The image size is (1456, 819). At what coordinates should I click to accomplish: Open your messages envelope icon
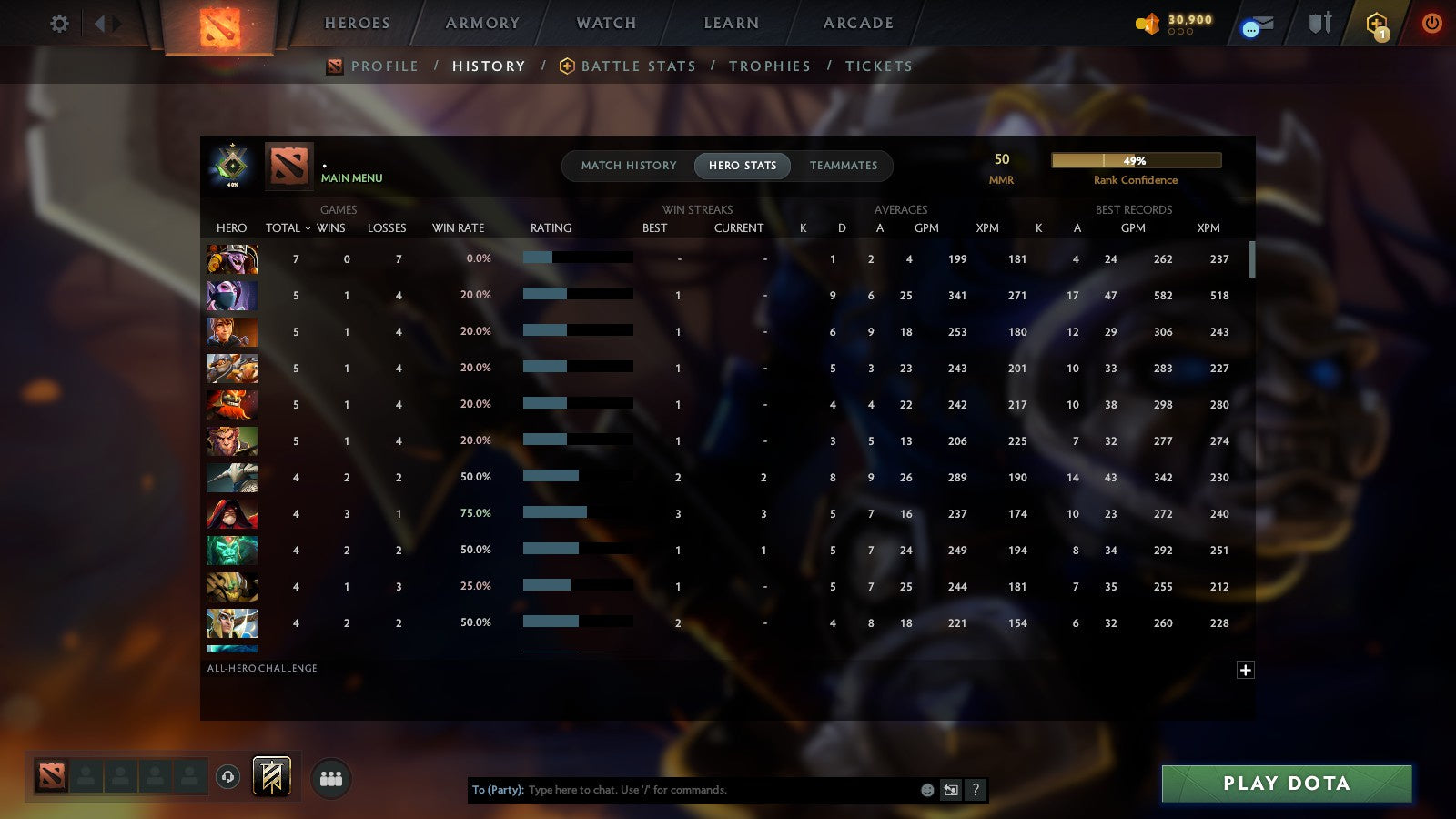[x=1259, y=25]
